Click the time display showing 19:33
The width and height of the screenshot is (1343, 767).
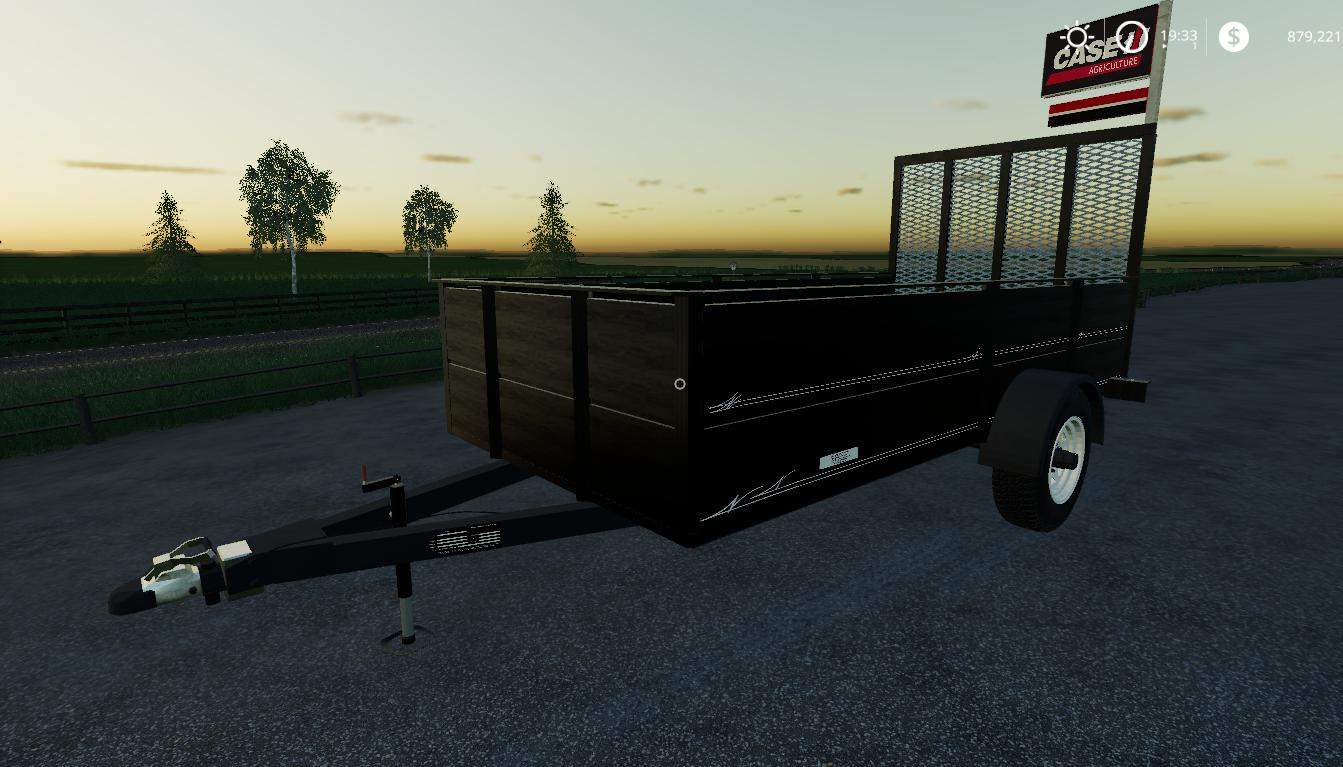(x=1179, y=37)
